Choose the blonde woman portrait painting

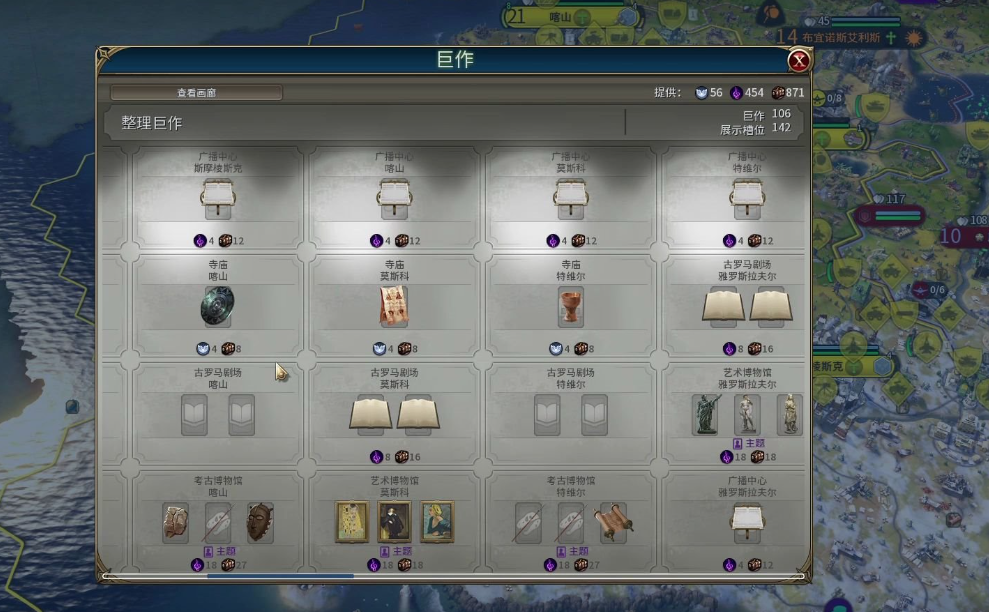pyautogui.click(x=437, y=522)
